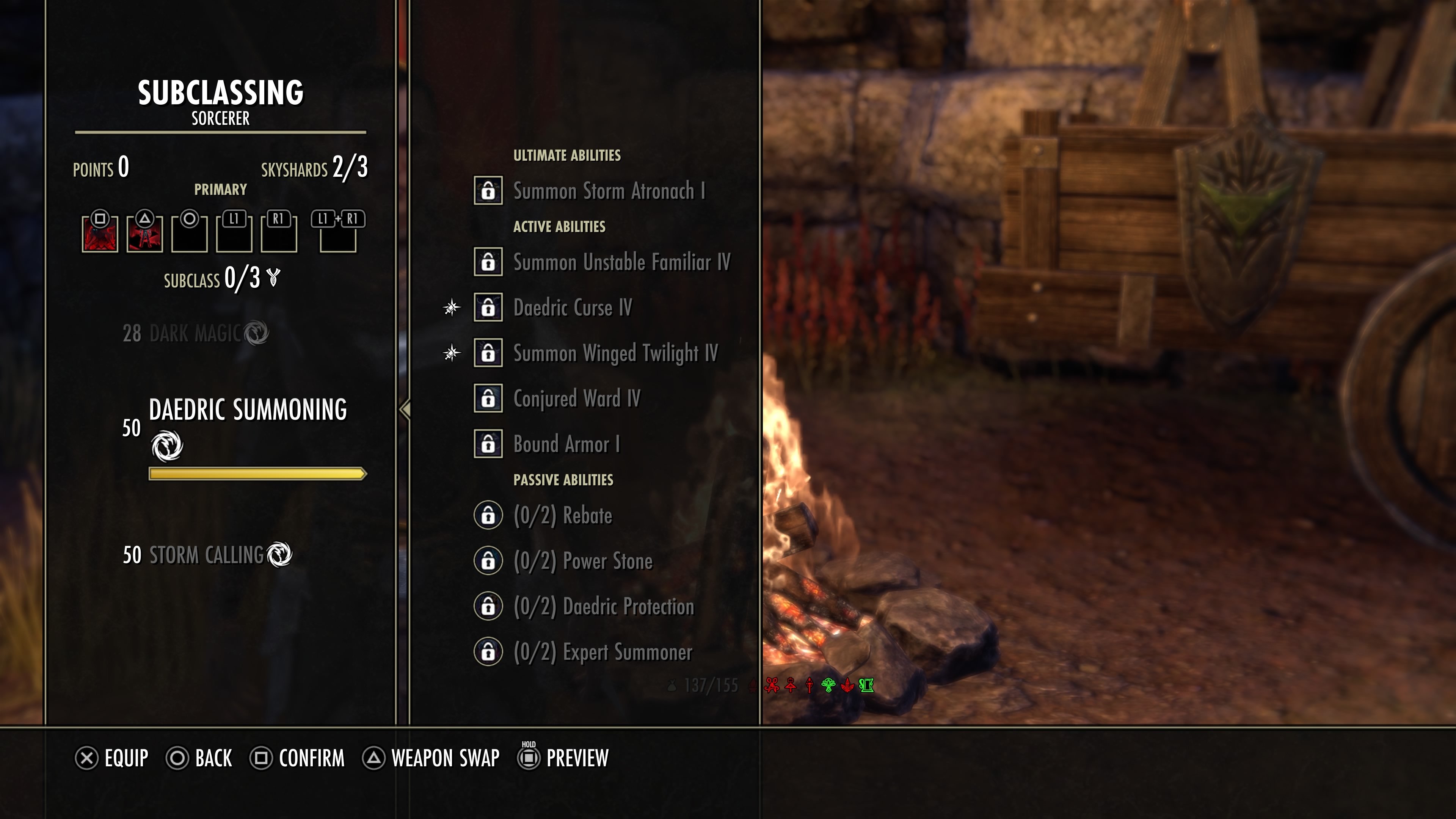Click the Preview option
The image size is (1456, 819).
pos(563,758)
